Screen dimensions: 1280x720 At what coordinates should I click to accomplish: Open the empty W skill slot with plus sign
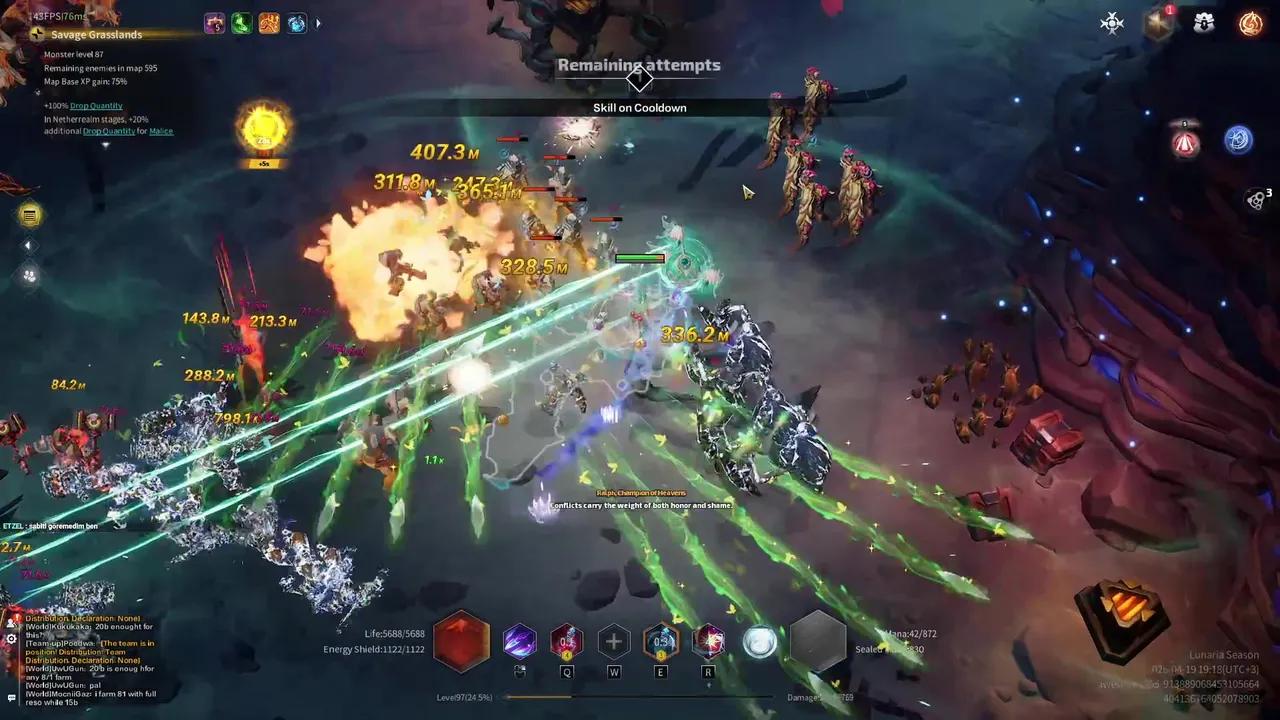tap(614, 642)
